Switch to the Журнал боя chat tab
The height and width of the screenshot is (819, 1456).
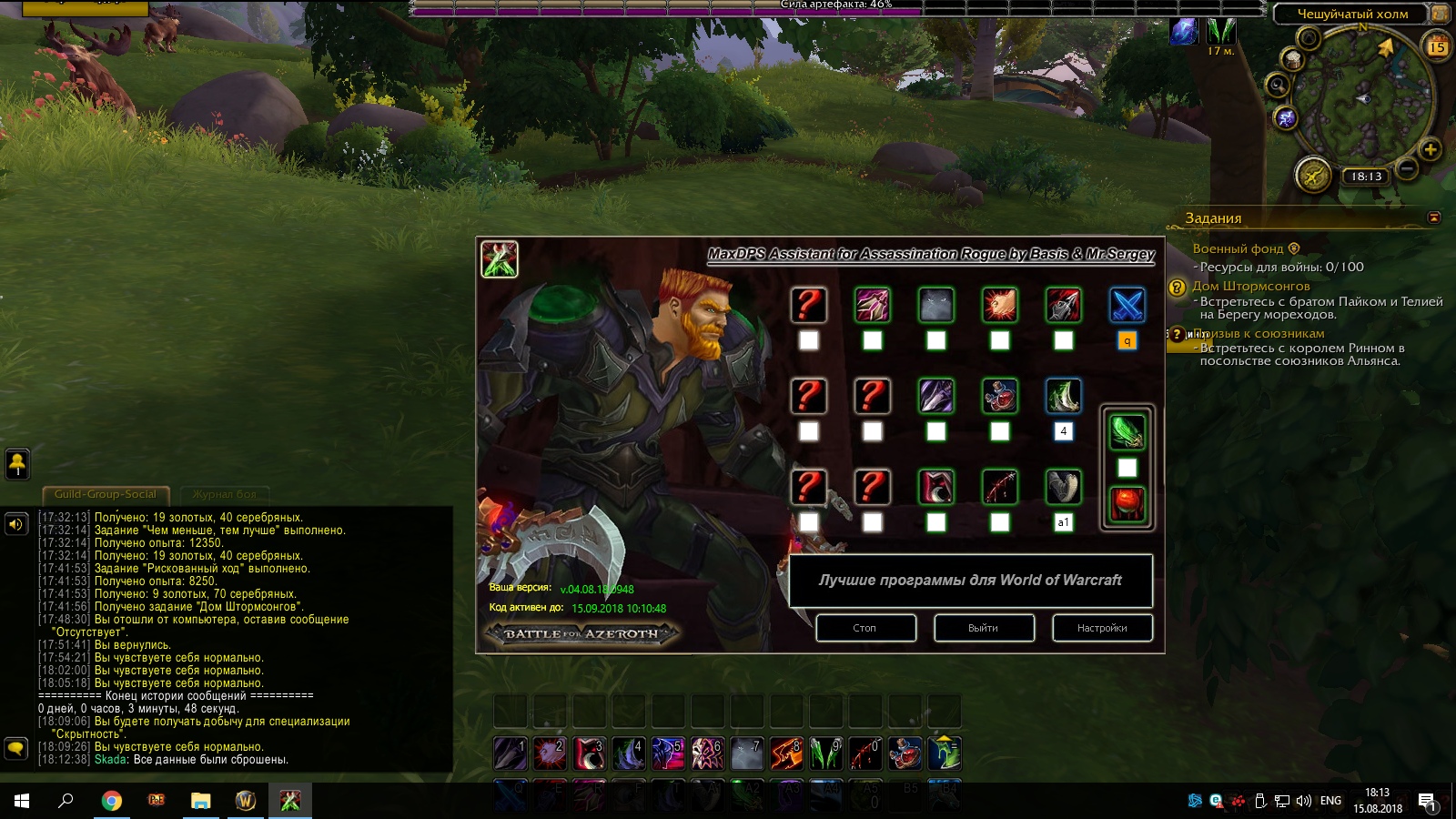pyautogui.click(x=225, y=494)
